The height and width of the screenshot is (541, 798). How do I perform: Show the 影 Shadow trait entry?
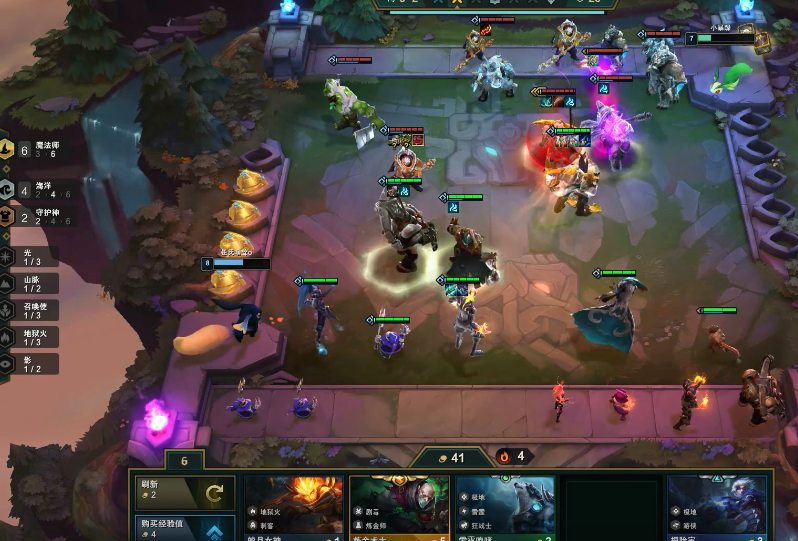pyautogui.click(x=30, y=364)
